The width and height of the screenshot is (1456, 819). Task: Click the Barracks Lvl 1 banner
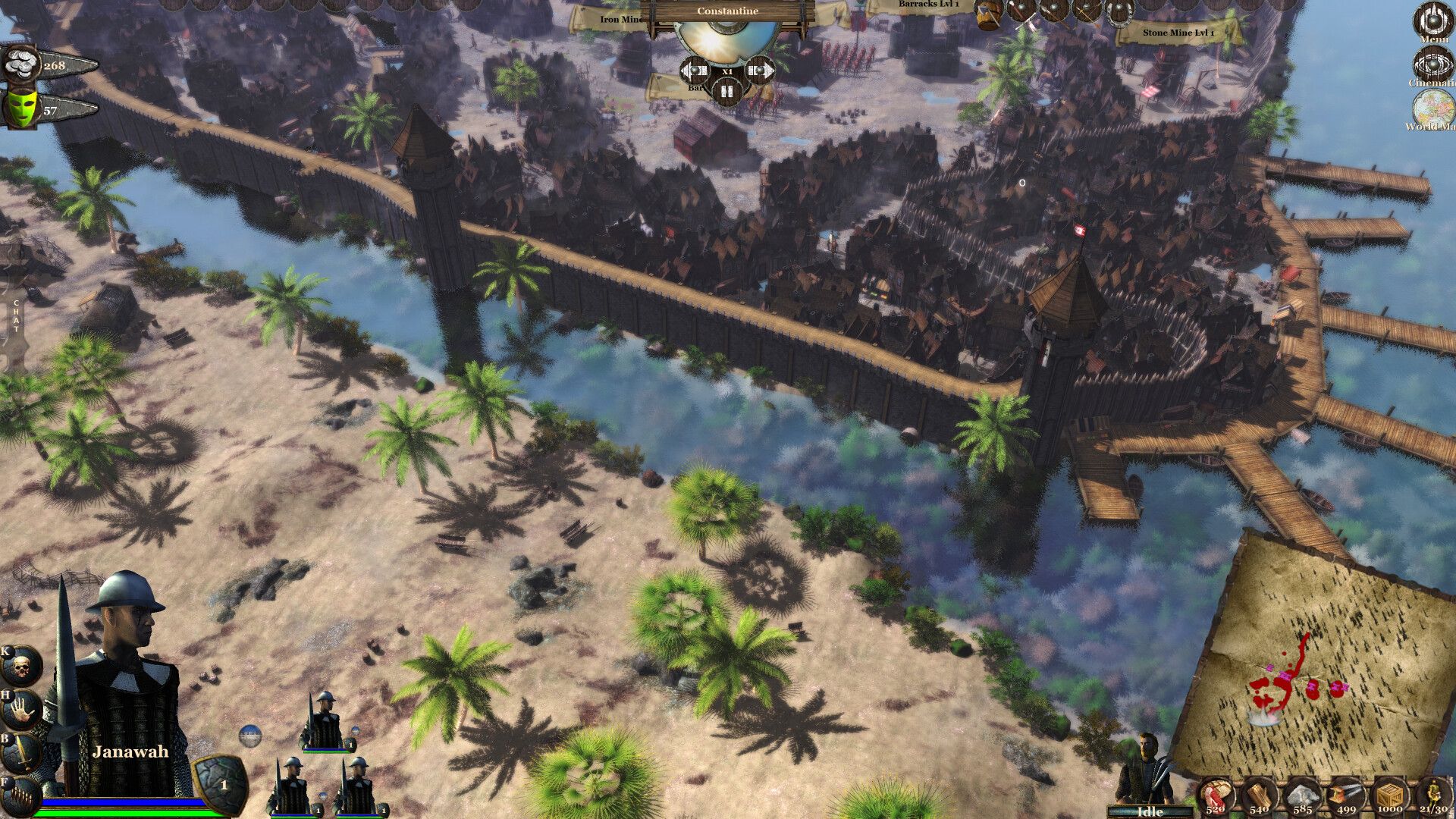[x=930, y=7]
